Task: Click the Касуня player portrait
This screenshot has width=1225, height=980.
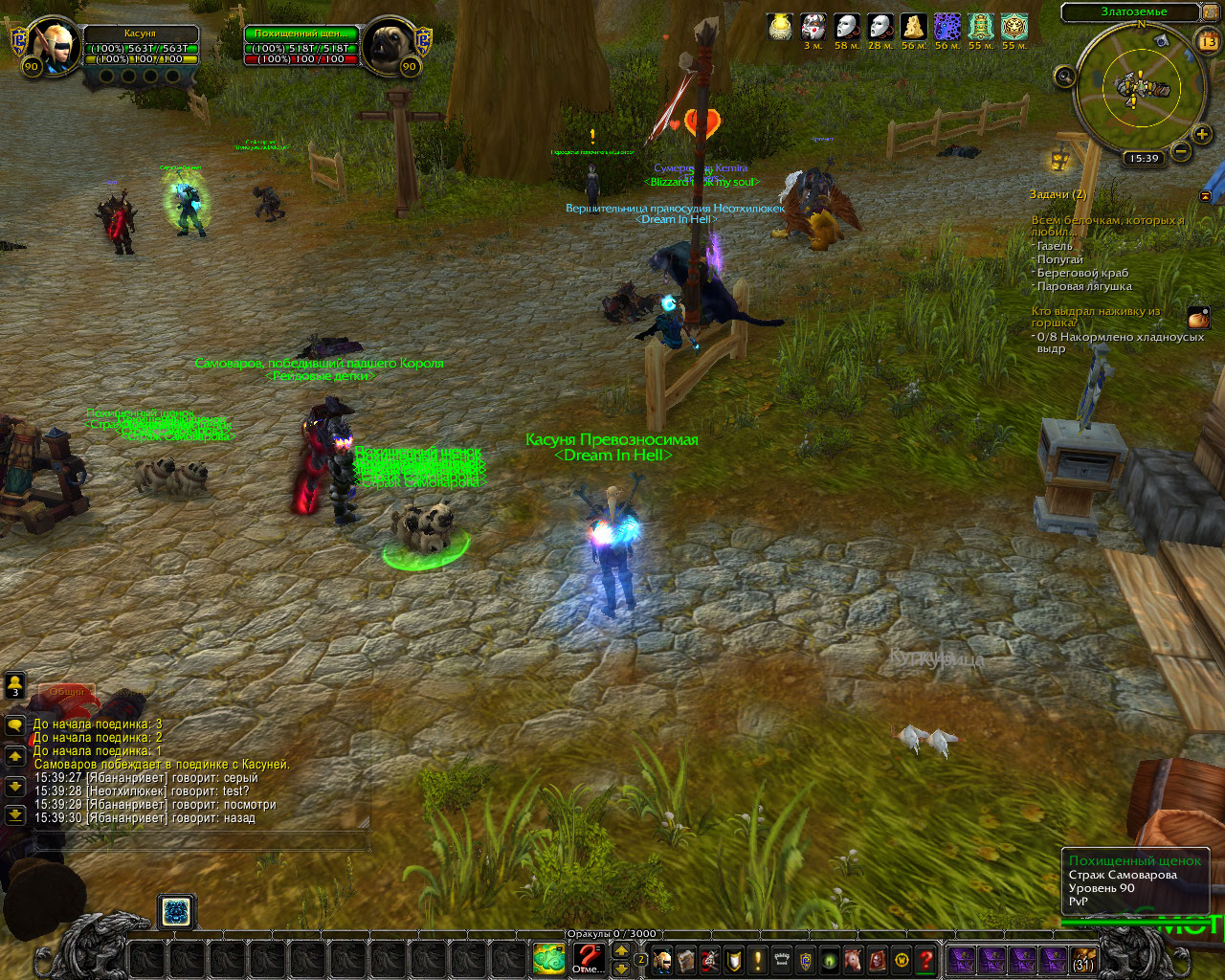Action: [48, 42]
